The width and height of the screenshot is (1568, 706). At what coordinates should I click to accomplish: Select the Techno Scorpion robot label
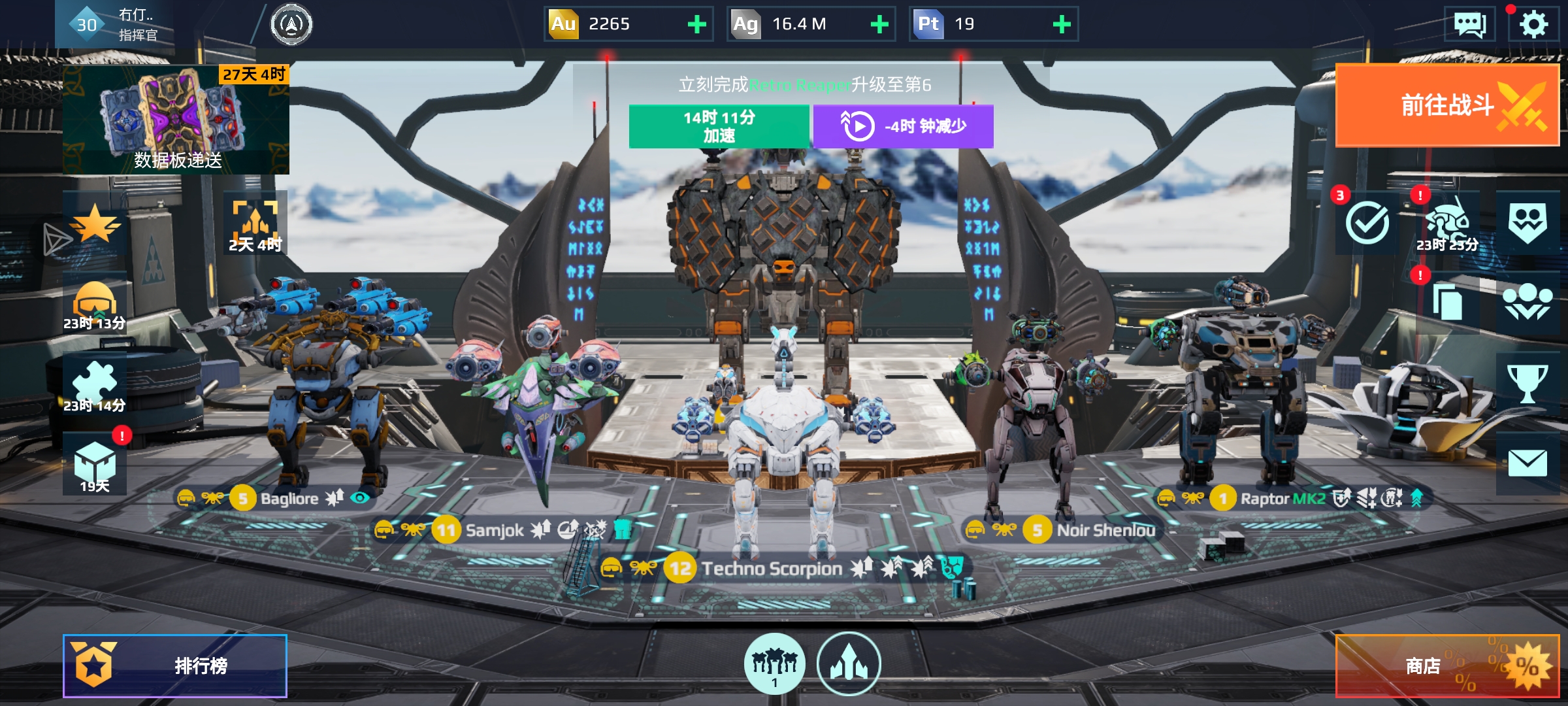pos(771,569)
